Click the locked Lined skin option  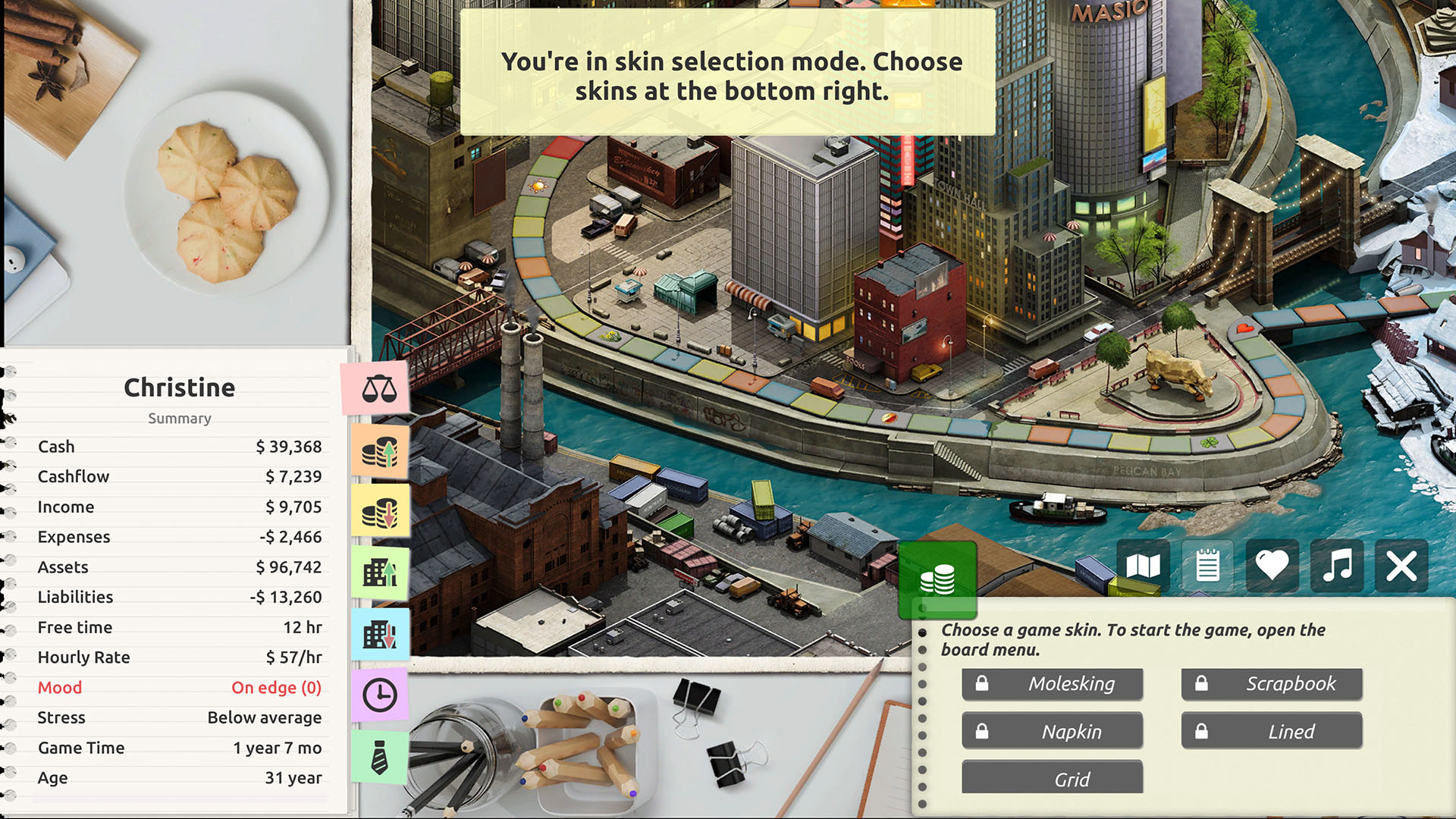pyautogui.click(x=1272, y=731)
